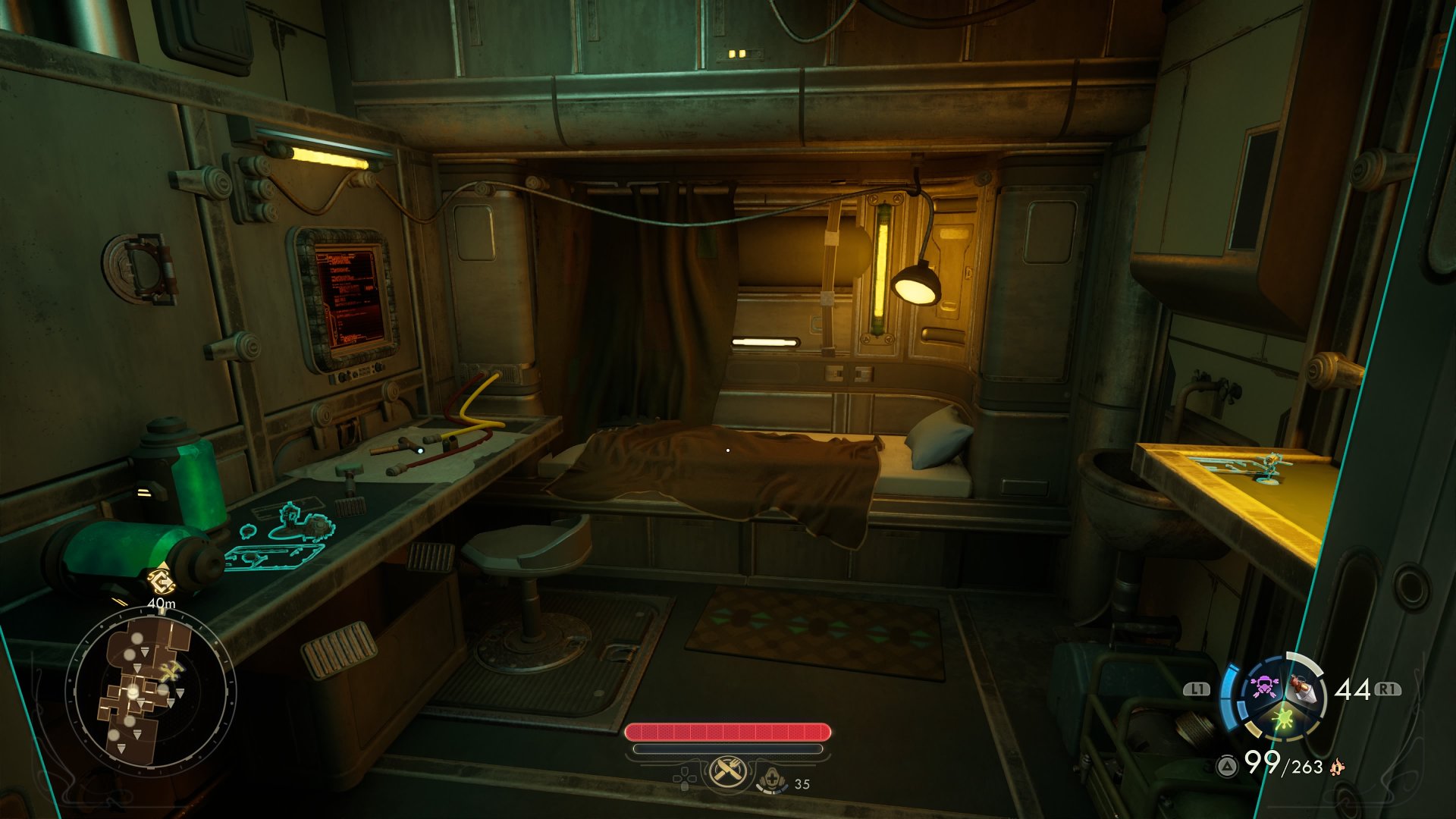This screenshot has height=819, width=1456.
Task: Select the gold quest marker icon above the minimap
Action: 160,582
